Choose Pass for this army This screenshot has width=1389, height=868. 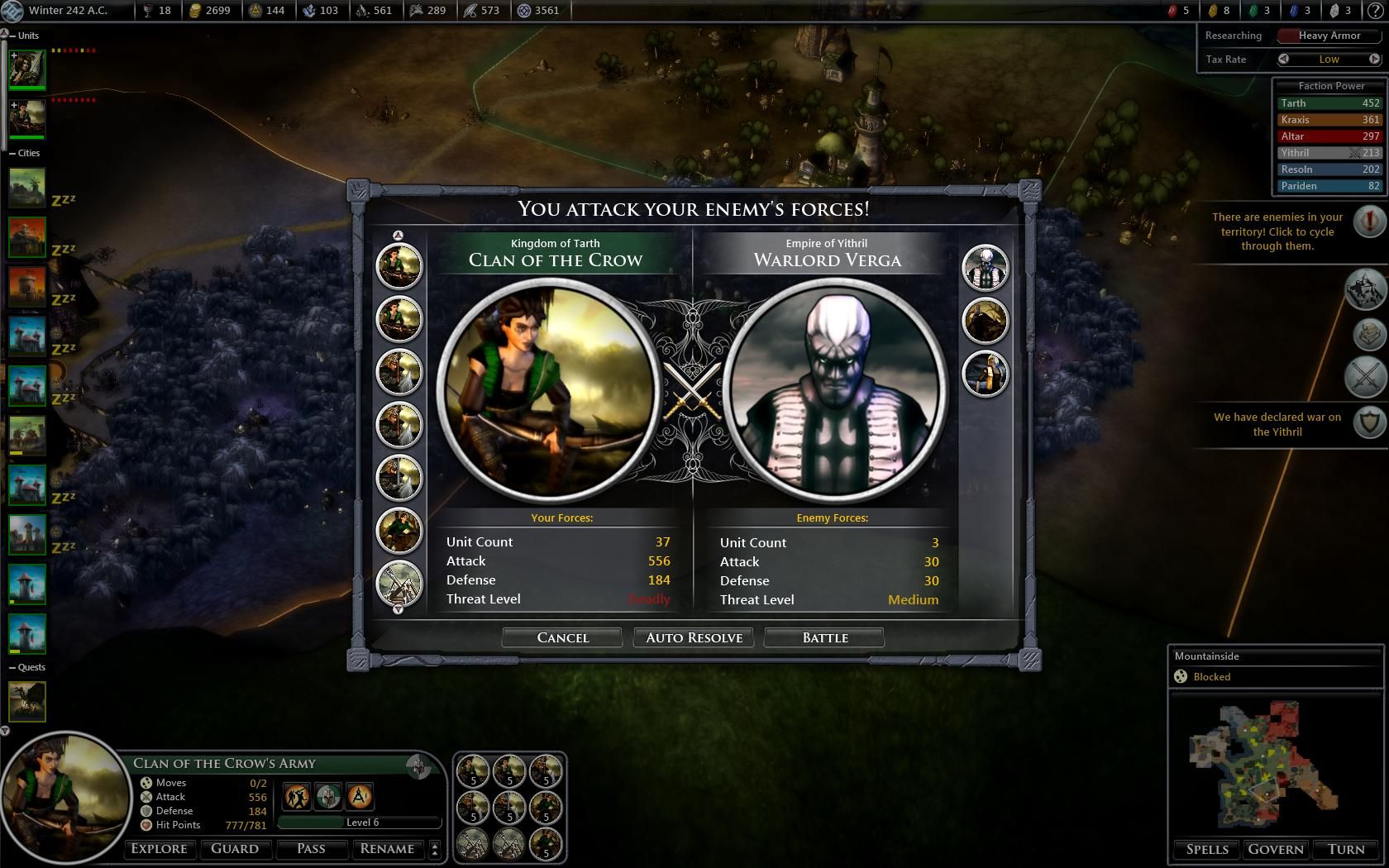[311, 848]
